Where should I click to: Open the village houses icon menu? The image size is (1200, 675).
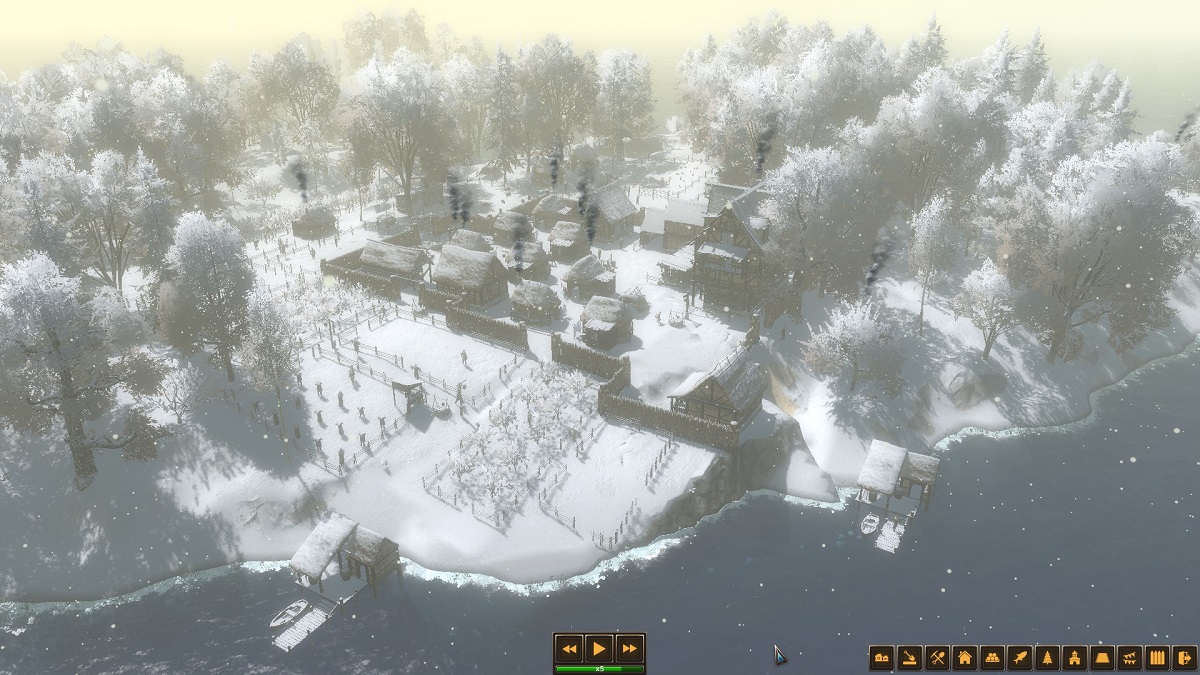(x=882, y=657)
